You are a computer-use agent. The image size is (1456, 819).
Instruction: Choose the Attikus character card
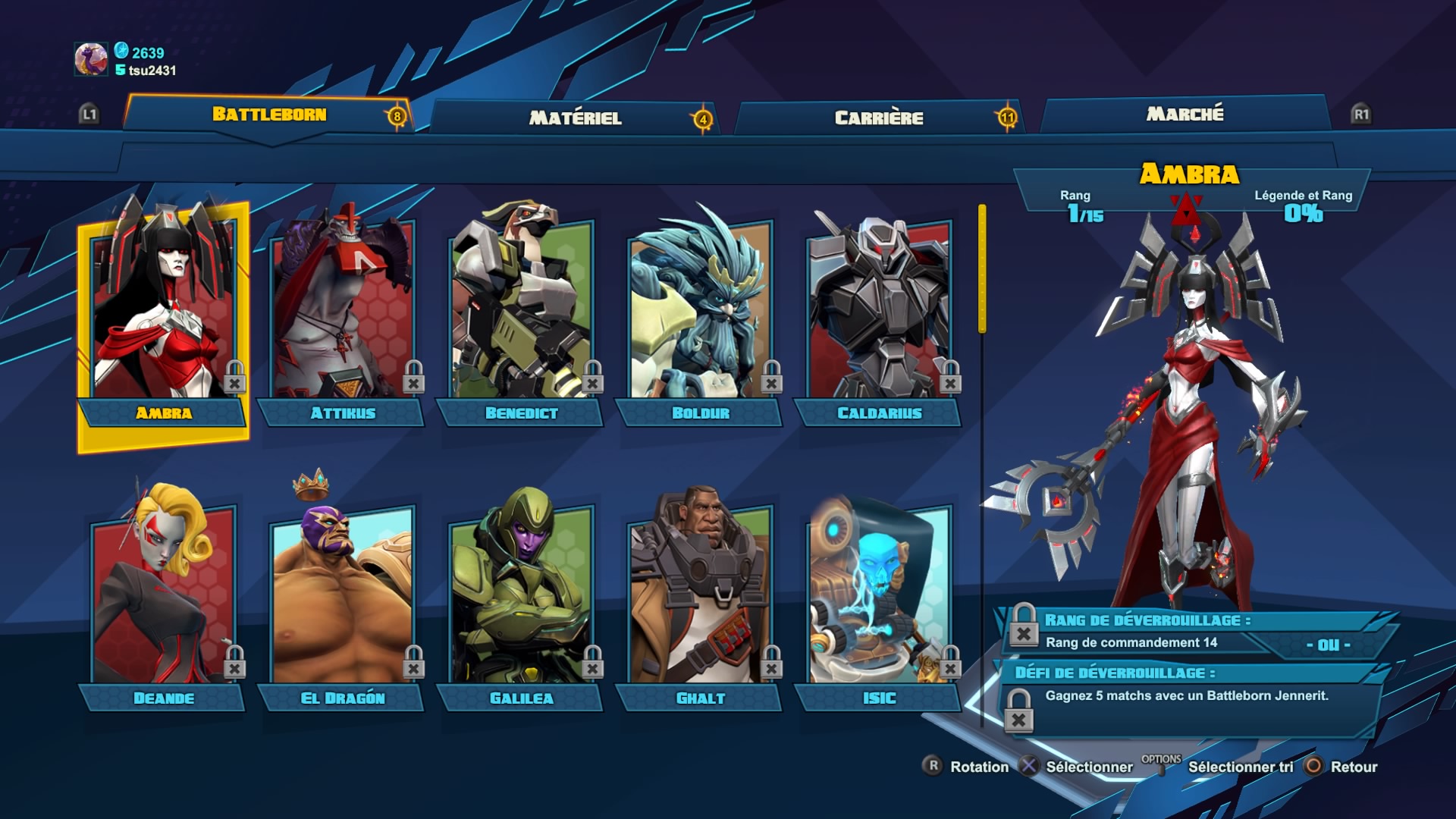(342, 318)
